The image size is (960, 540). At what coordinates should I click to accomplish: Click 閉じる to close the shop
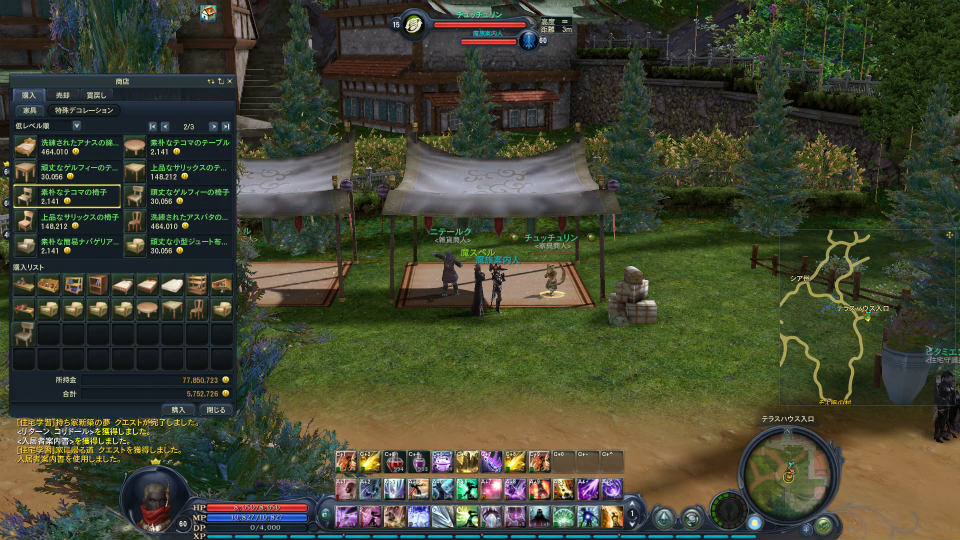(216, 410)
